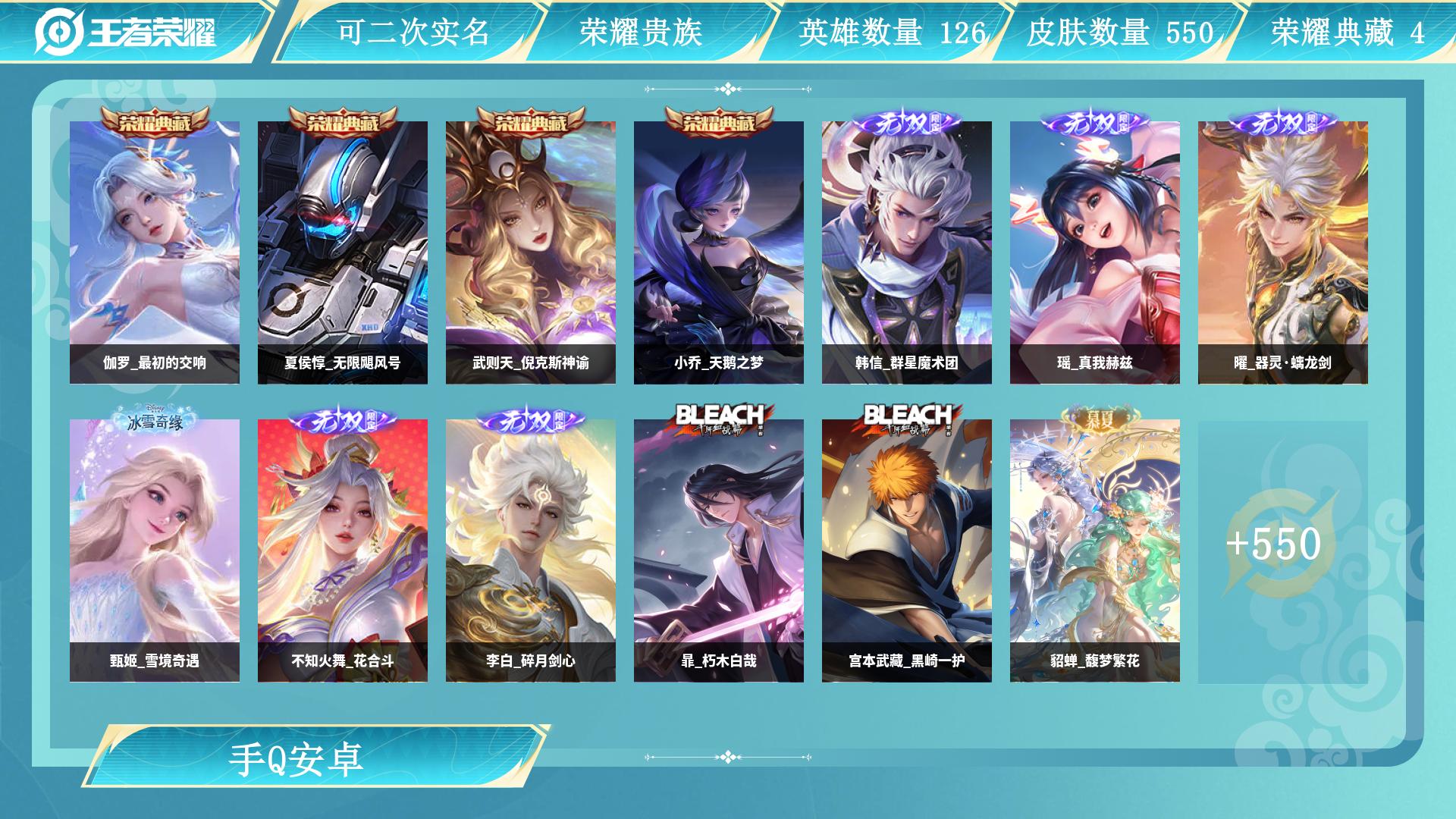The width and height of the screenshot is (1456, 819).
Task: Open the 不知火舞_花合斗 skin card
Action: click(x=343, y=550)
